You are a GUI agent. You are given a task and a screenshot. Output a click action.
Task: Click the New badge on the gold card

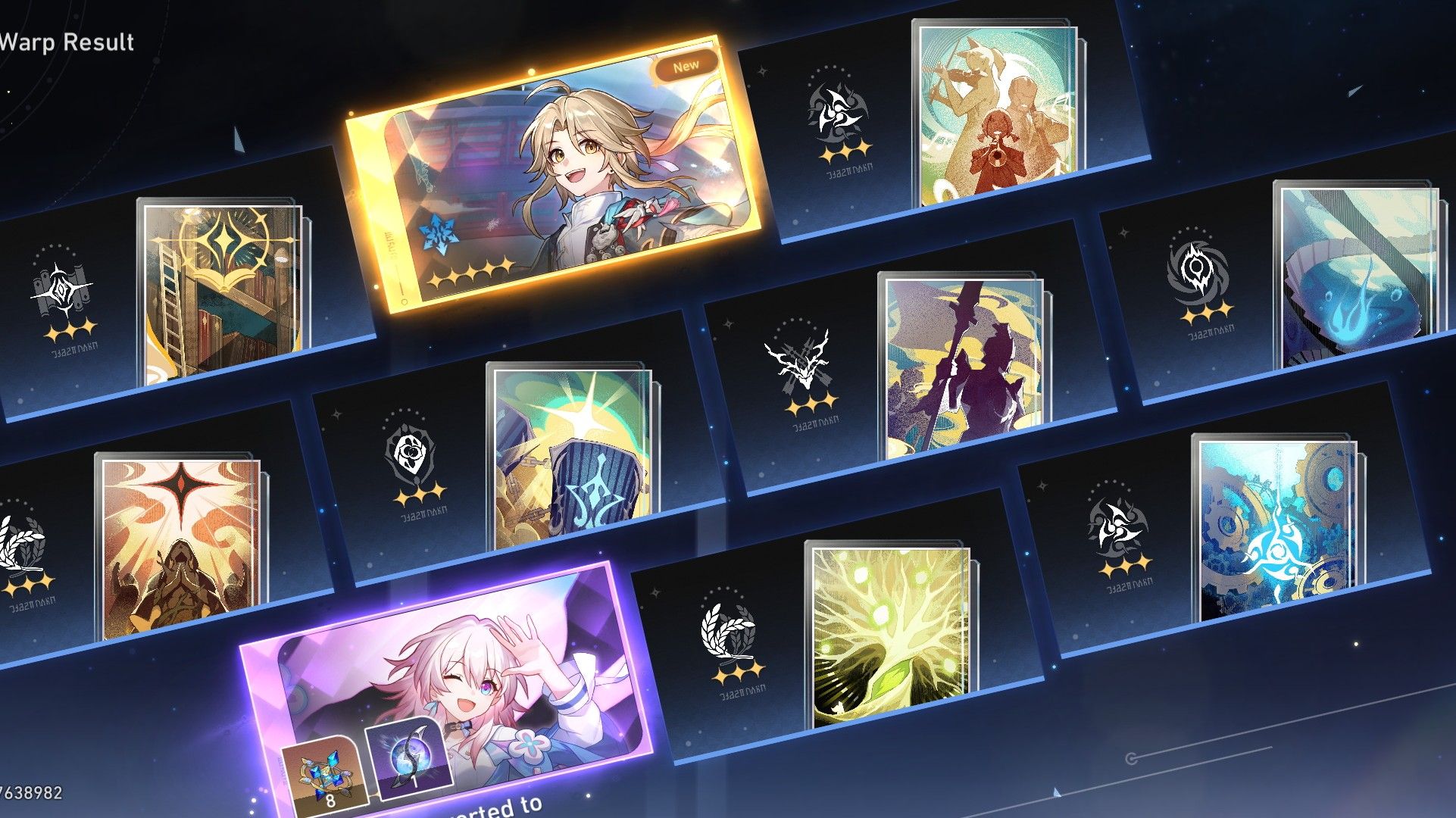tap(686, 67)
